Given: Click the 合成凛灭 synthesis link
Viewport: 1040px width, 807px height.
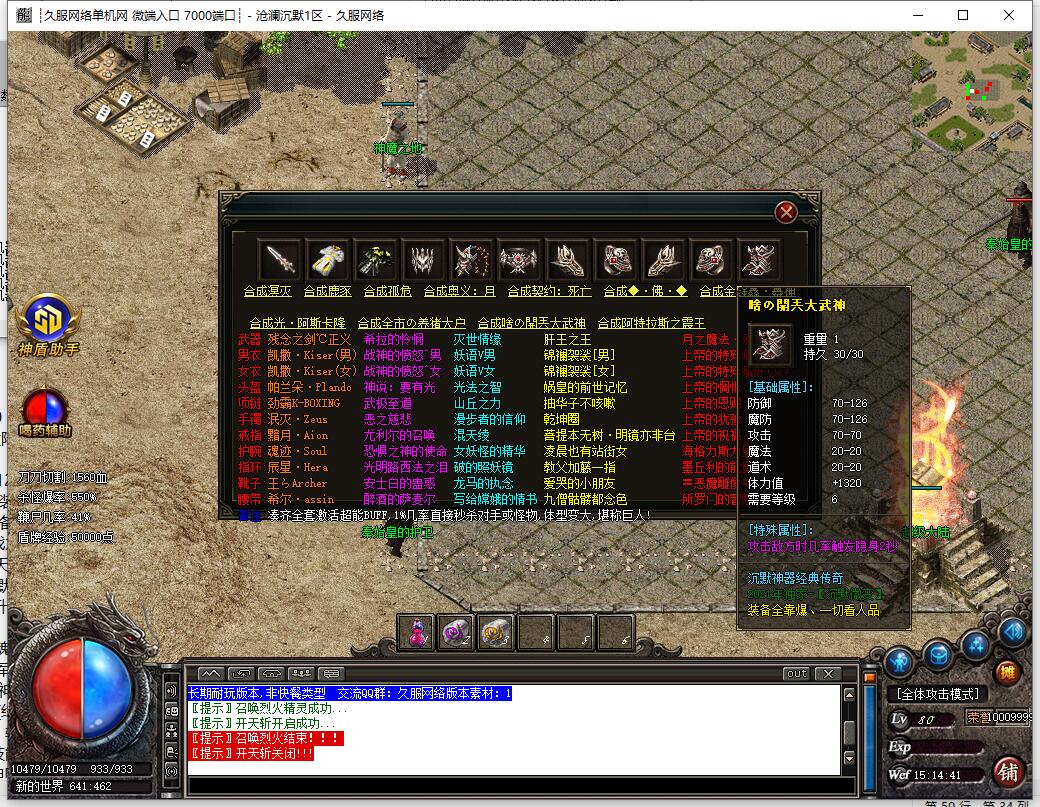Looking at the screenshot, I should point(267,291).
